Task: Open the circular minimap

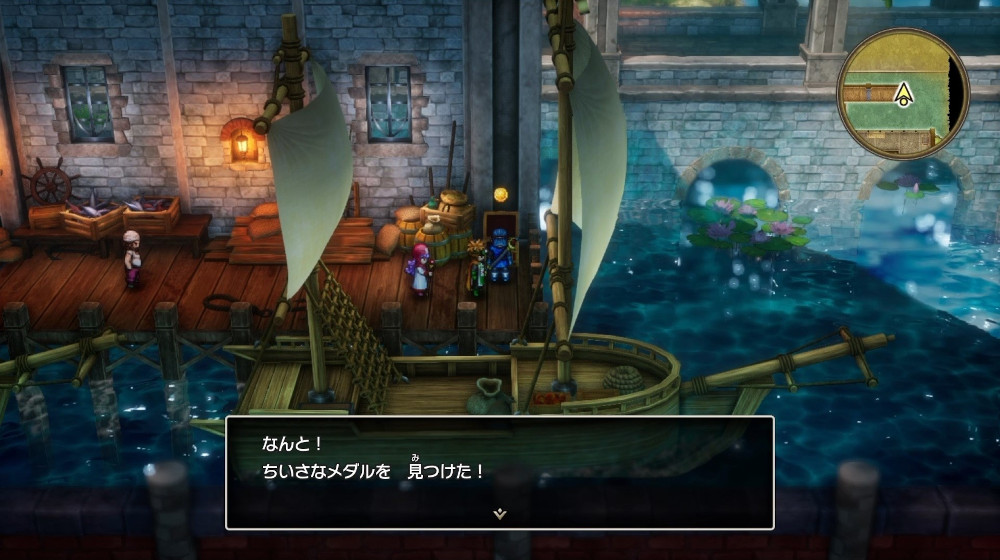Action: (902, 93)
